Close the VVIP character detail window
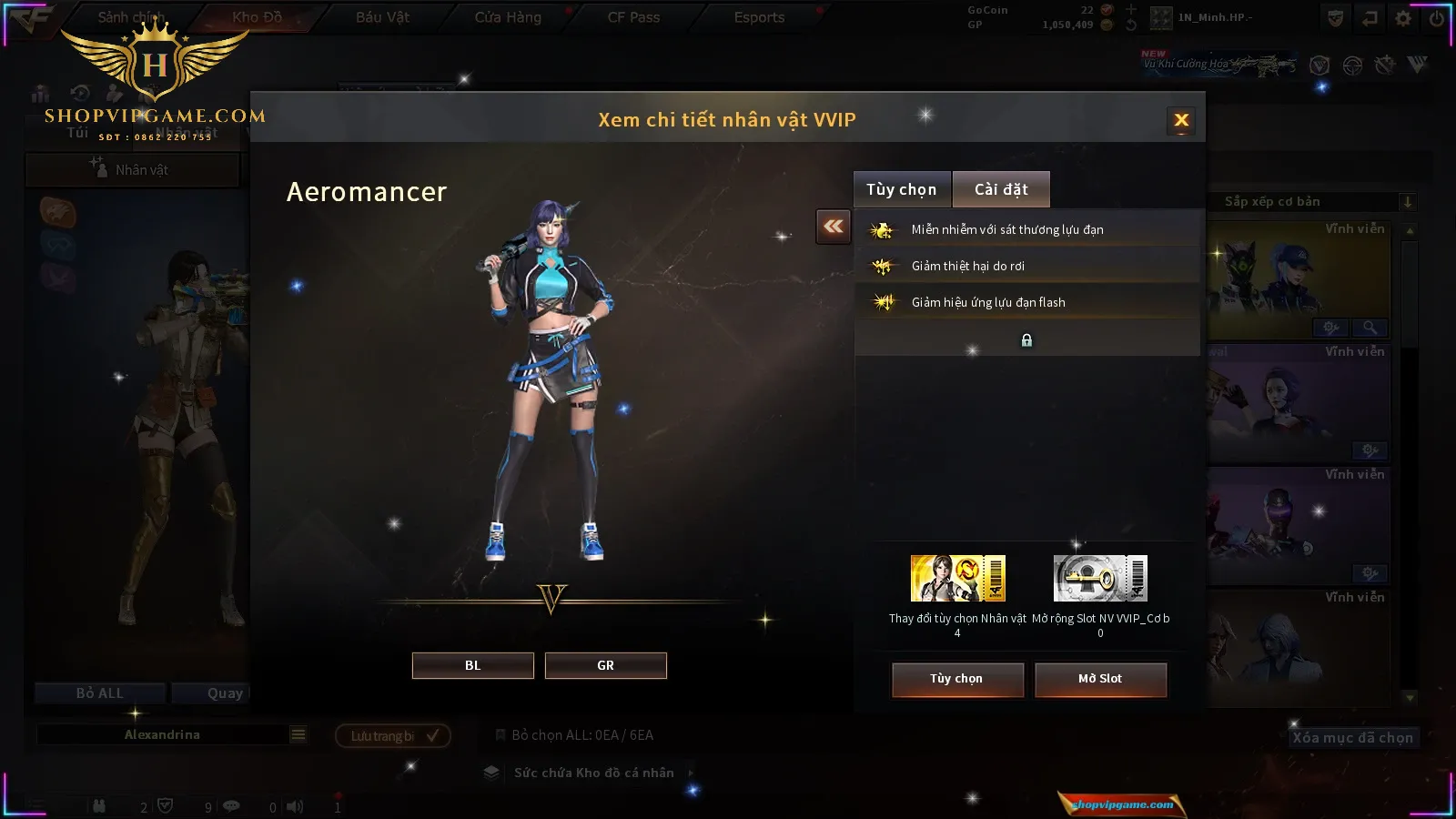The width and height of the screenshot is (1456, 819). 1181,120
